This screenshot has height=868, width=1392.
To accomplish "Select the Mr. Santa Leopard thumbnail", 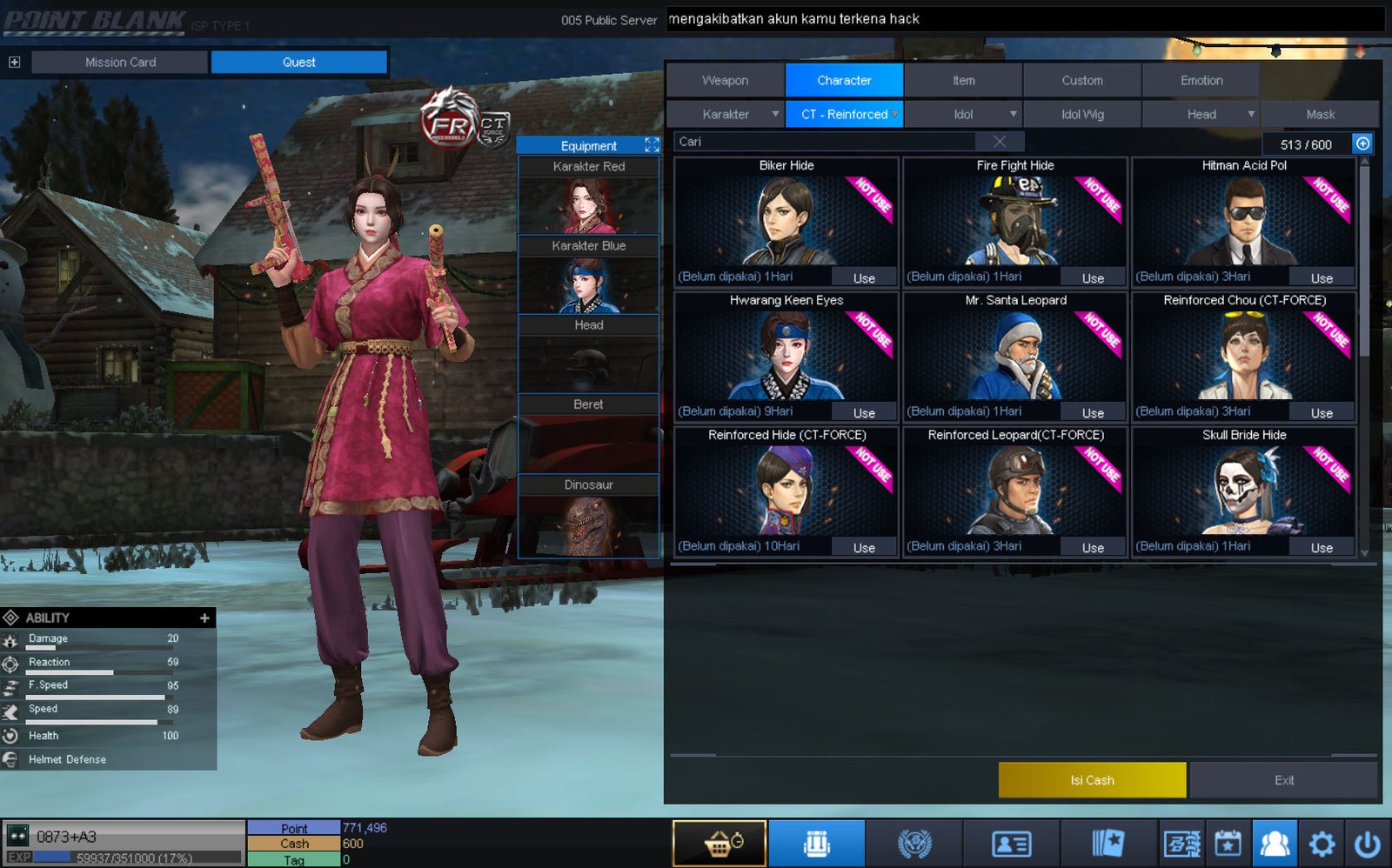I will (1015, 355).
